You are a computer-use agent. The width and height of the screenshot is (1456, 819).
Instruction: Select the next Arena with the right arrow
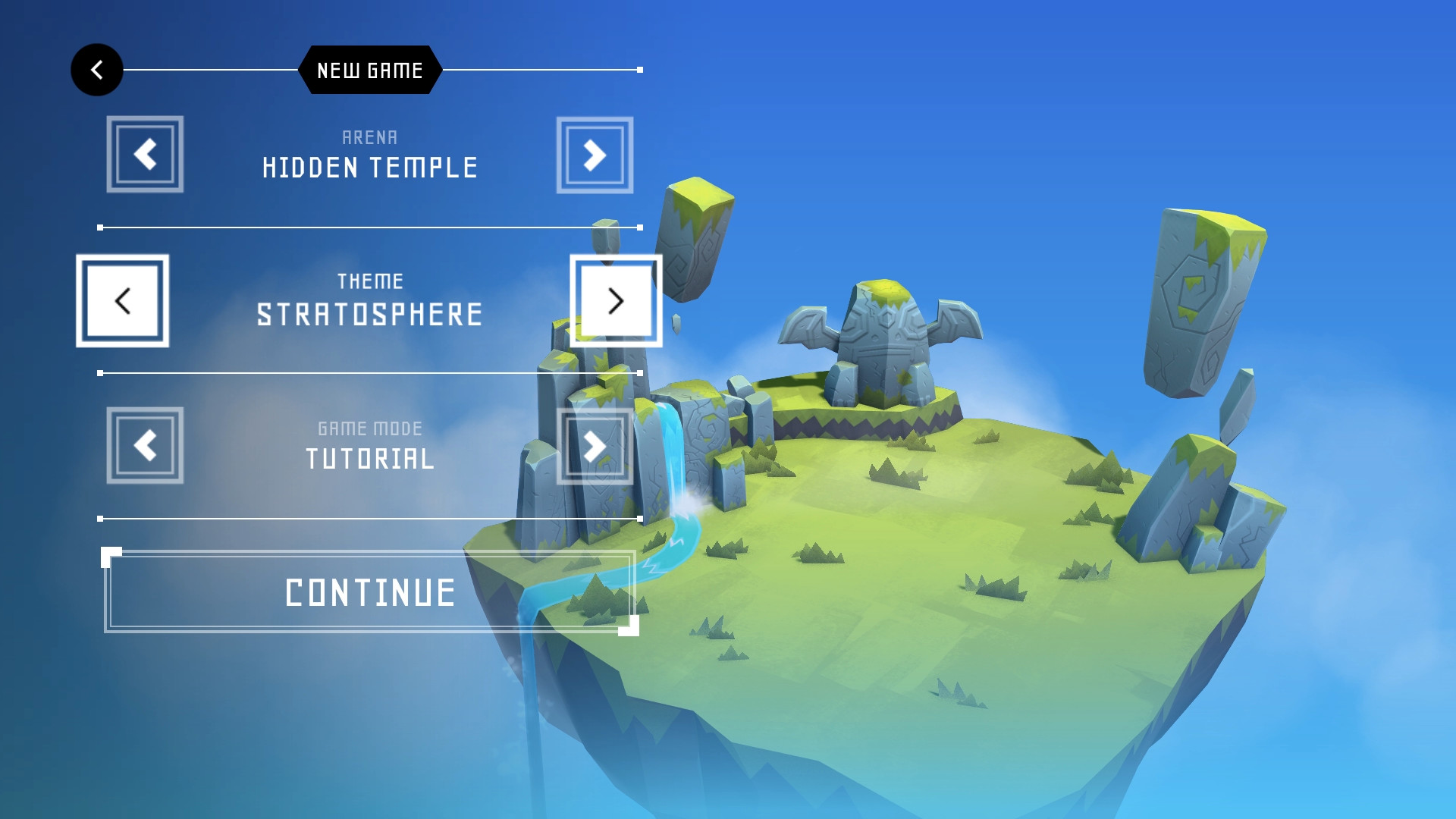tap(595, 152)
